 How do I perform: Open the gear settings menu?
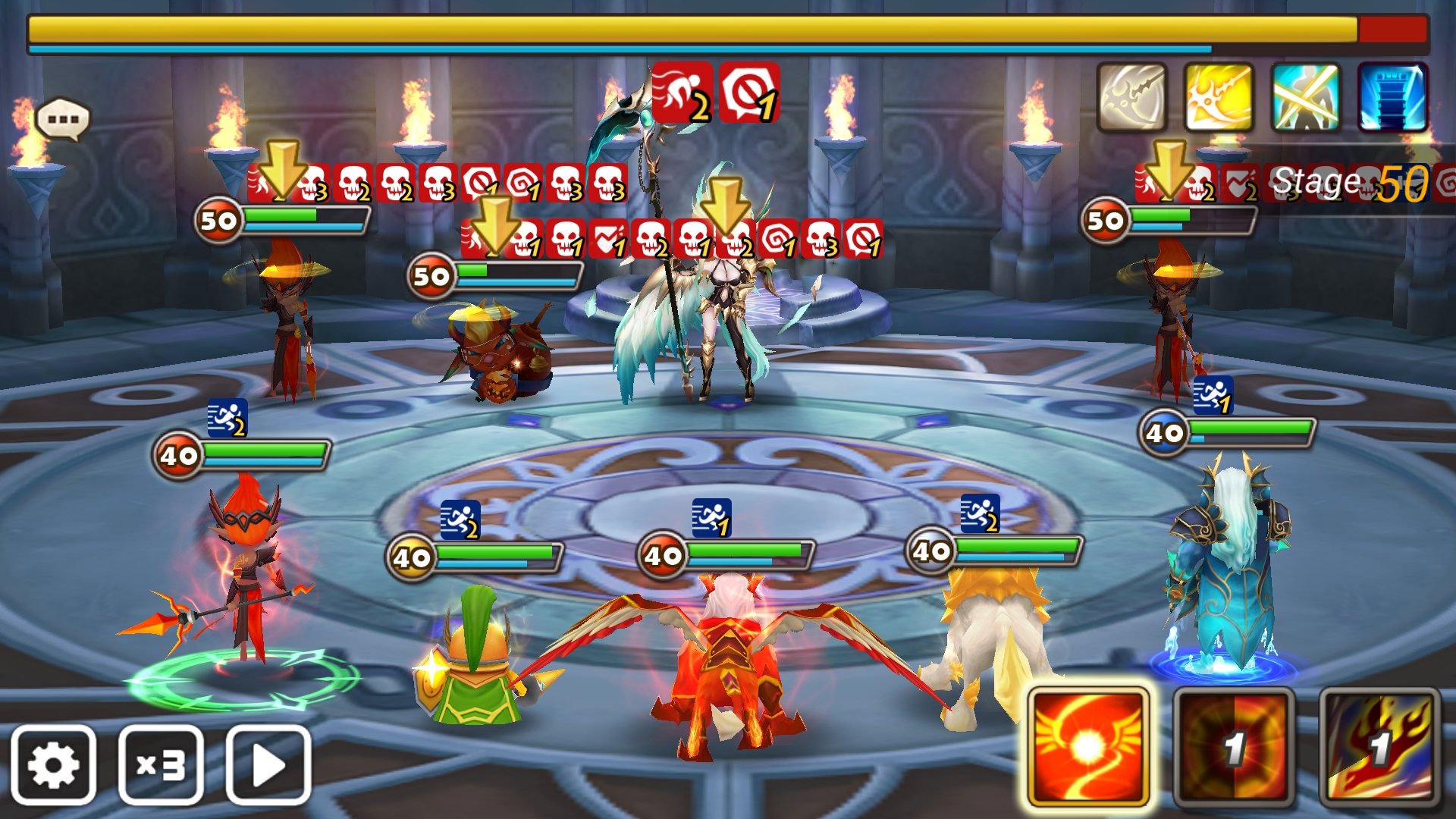point(53,764)
